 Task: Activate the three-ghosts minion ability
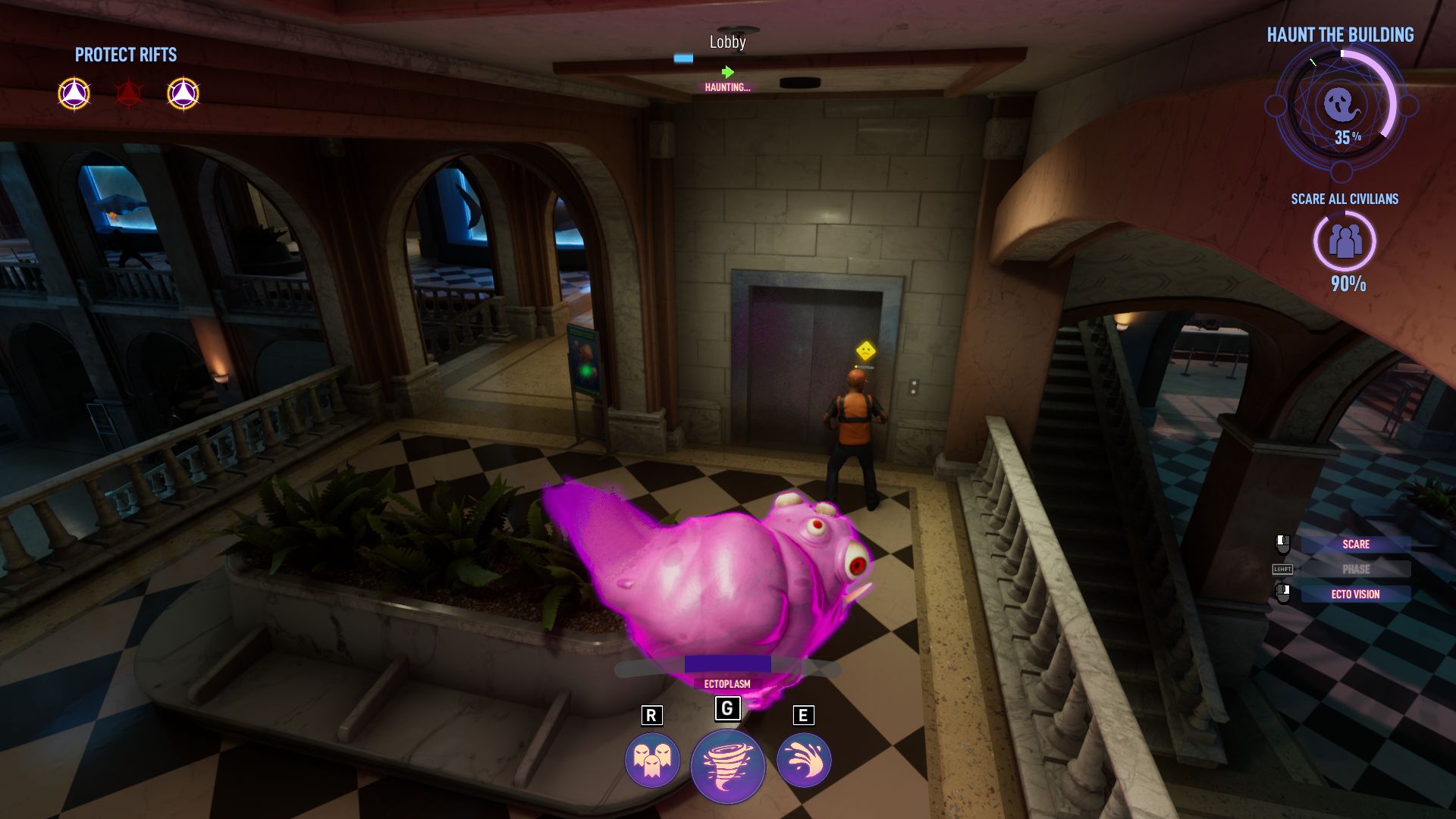pyautogui.click(x=651, y=760)
